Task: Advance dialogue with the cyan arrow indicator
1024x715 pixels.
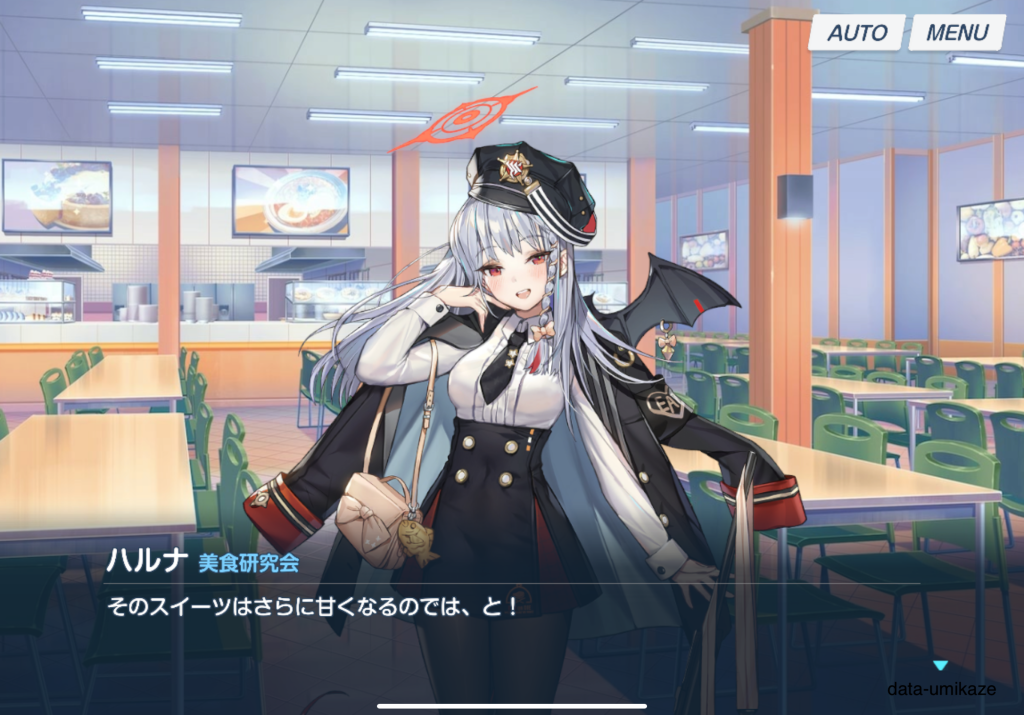Action: [939, 665]
